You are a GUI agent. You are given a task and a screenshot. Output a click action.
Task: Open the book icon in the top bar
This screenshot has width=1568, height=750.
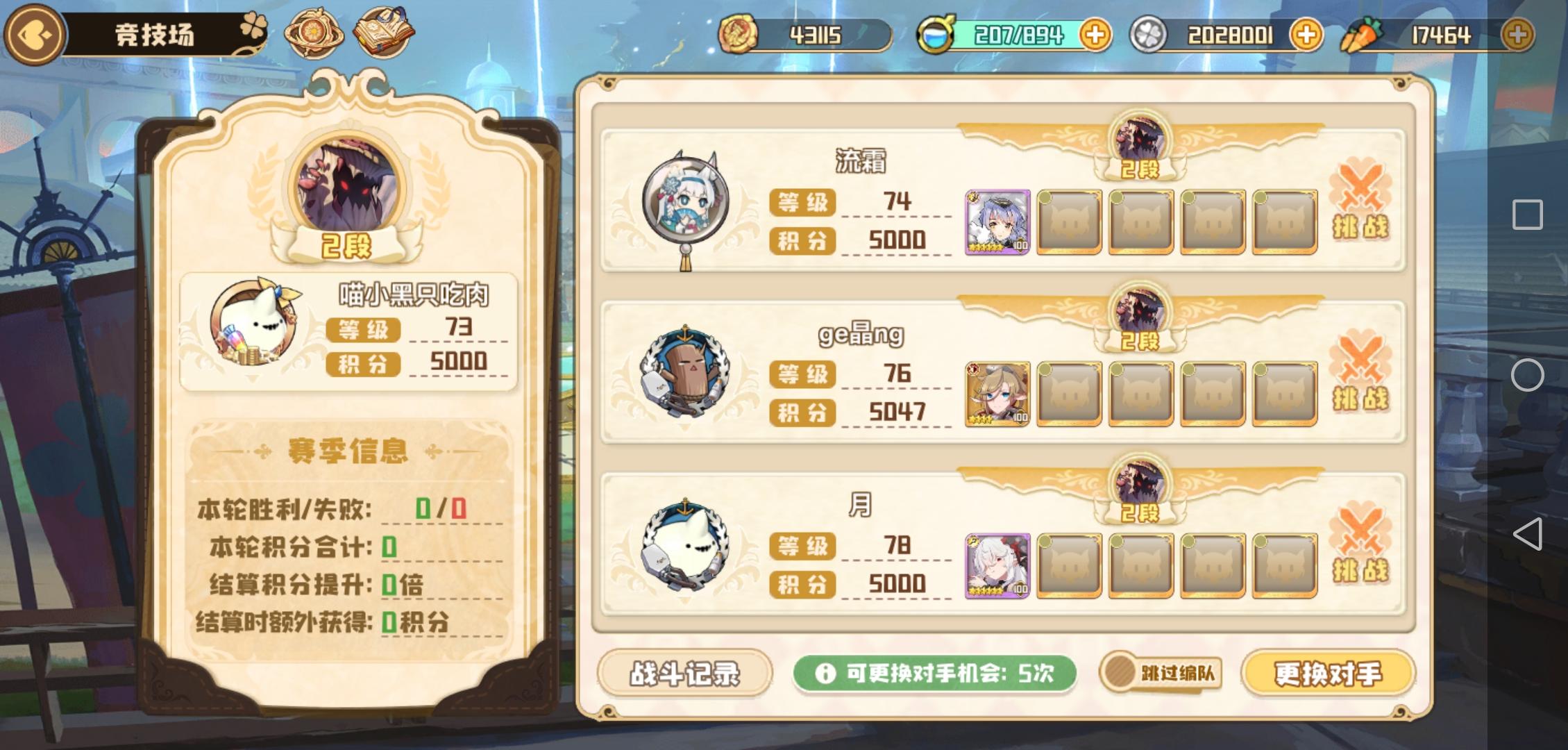click(382, 33)
